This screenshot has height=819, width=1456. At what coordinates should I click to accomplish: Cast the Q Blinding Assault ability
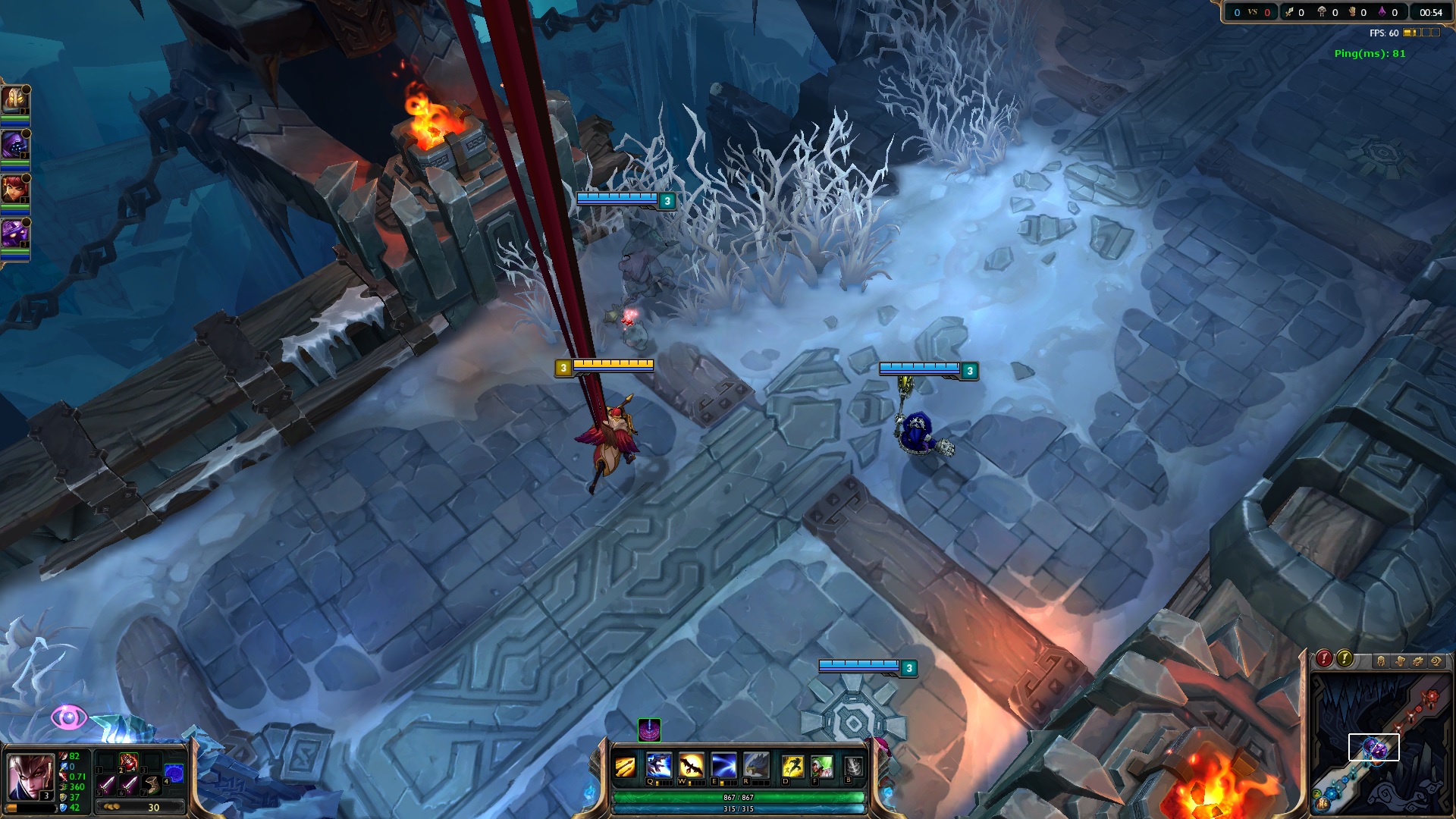point(658,765)
